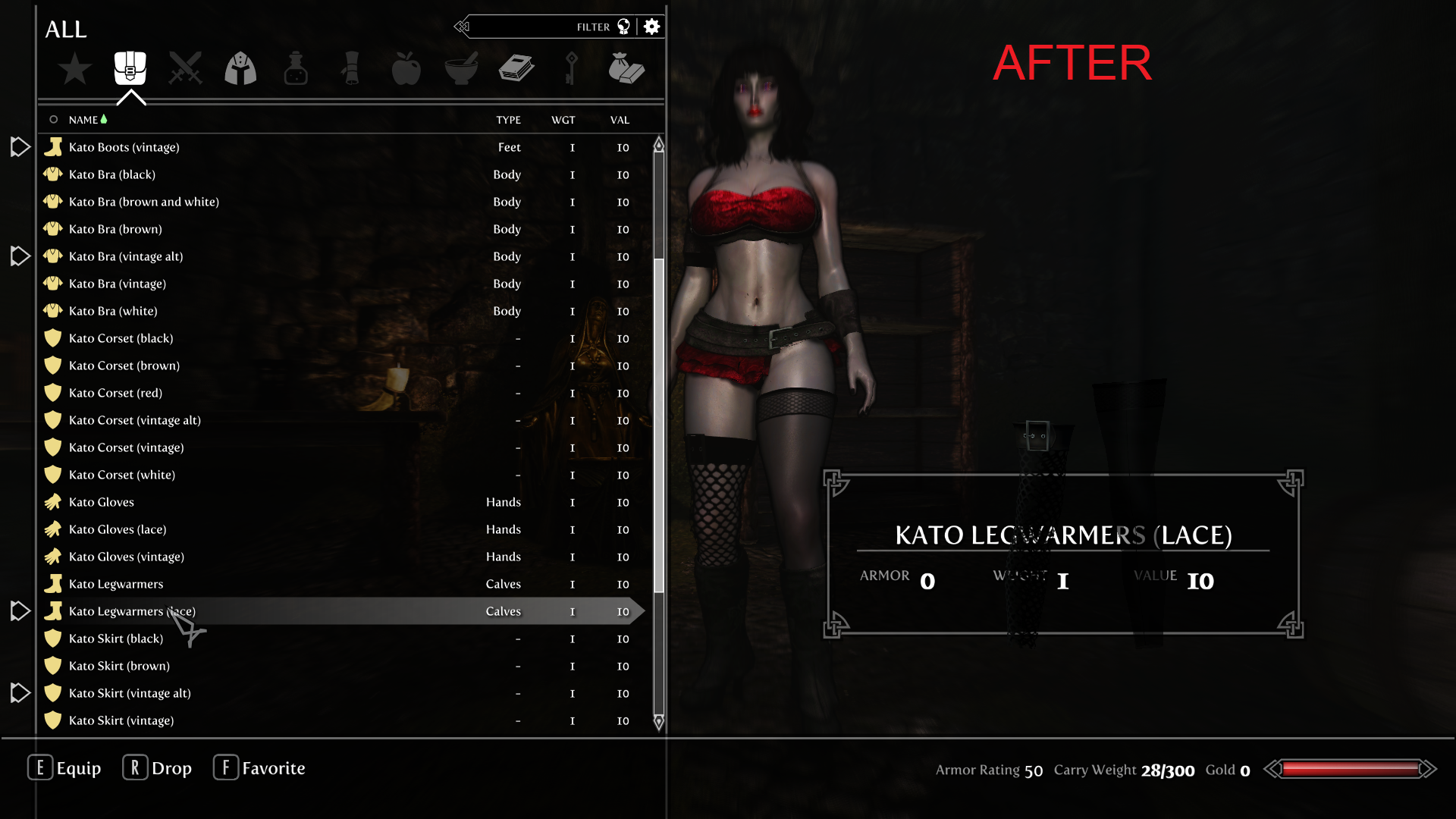Open the Favorites star category
The width and height of the screenshot is (1456, 819).
[x=75, y=69]
